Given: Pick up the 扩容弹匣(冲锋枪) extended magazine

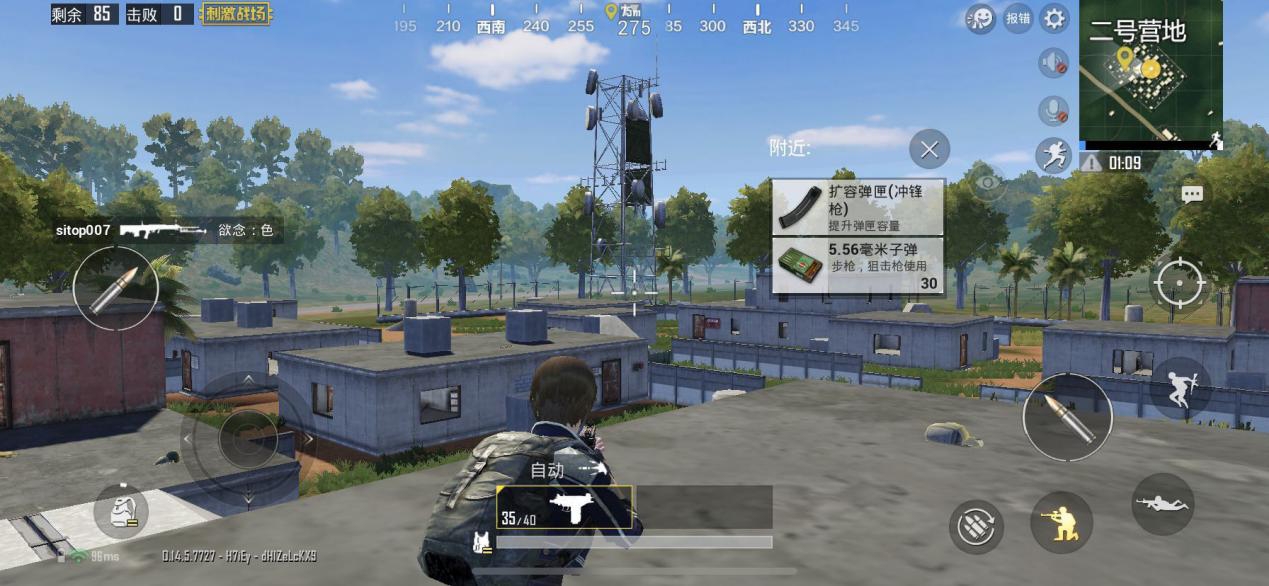Looking at the screenshot, I should [x=858, y=207].
